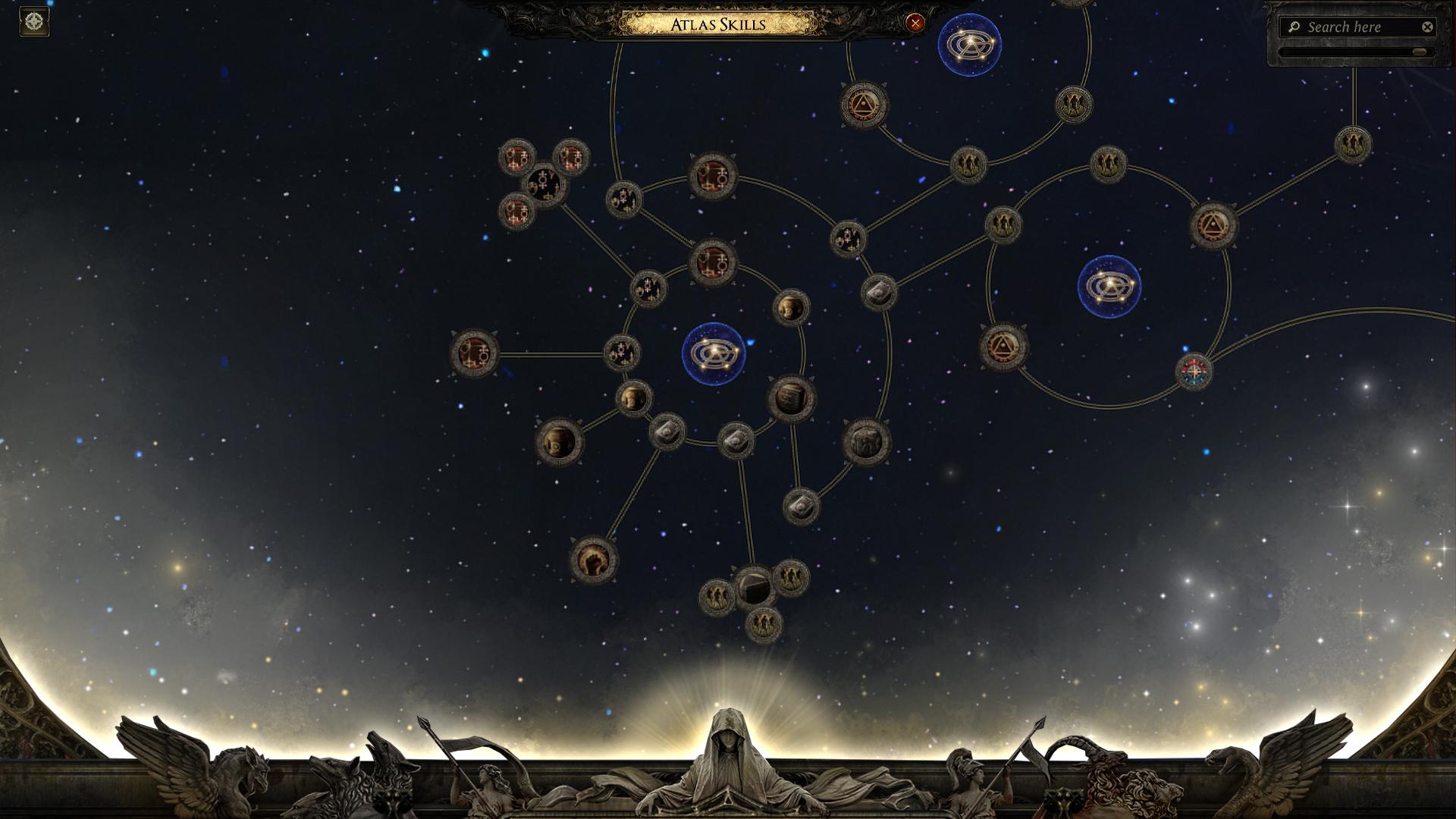Click the magnifying glass icon in the search panel
1456x819 pixels.
point(1294,27)
